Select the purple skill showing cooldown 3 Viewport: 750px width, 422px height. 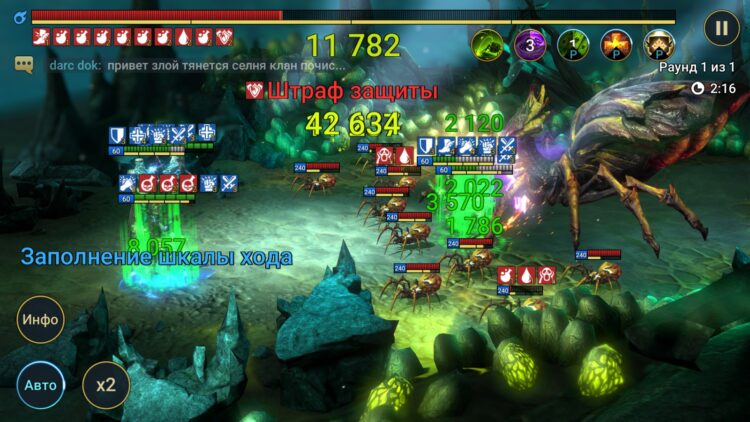pos(531,44)
